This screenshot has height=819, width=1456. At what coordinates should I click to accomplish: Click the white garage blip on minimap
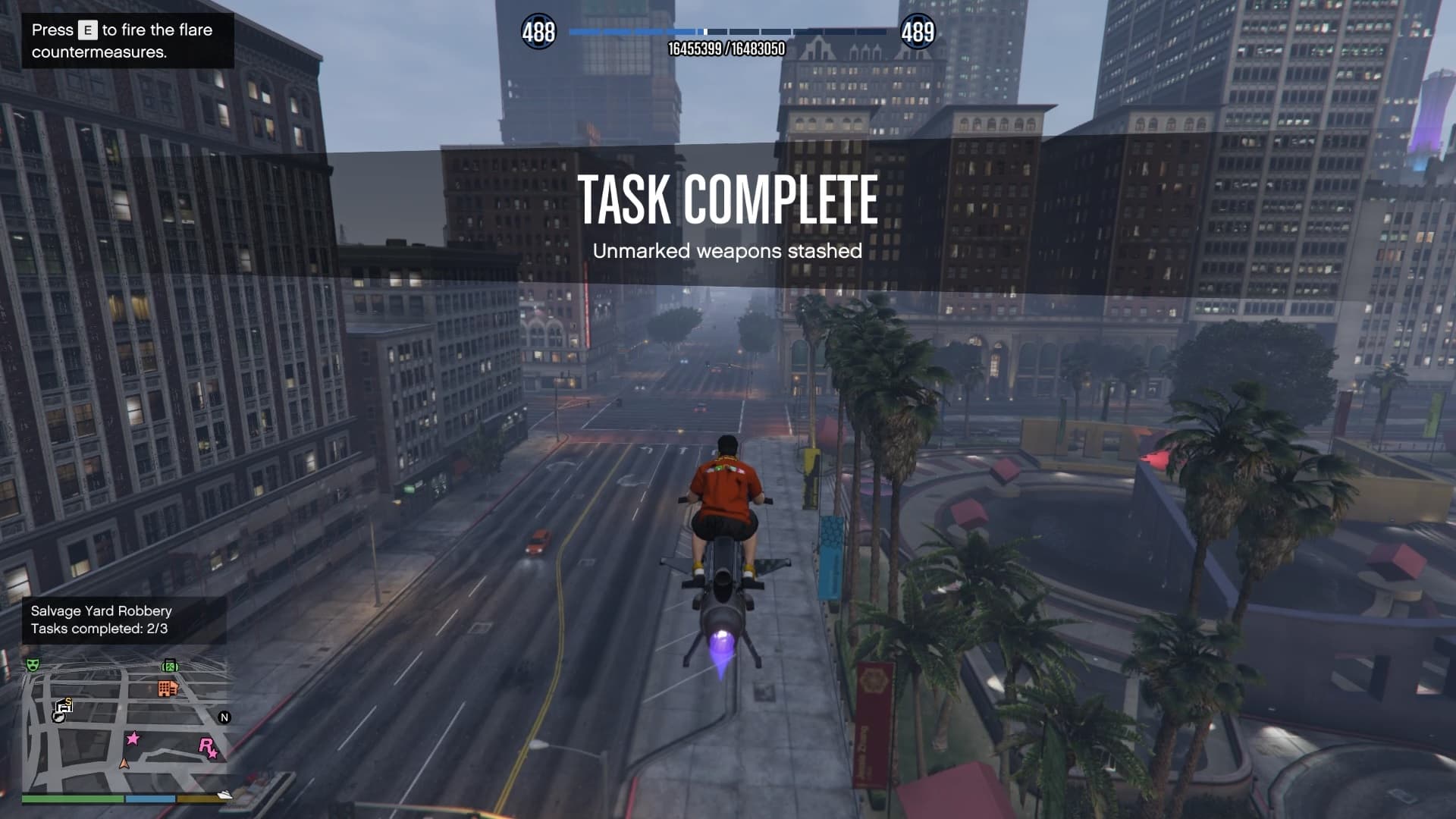coord(65,706)
